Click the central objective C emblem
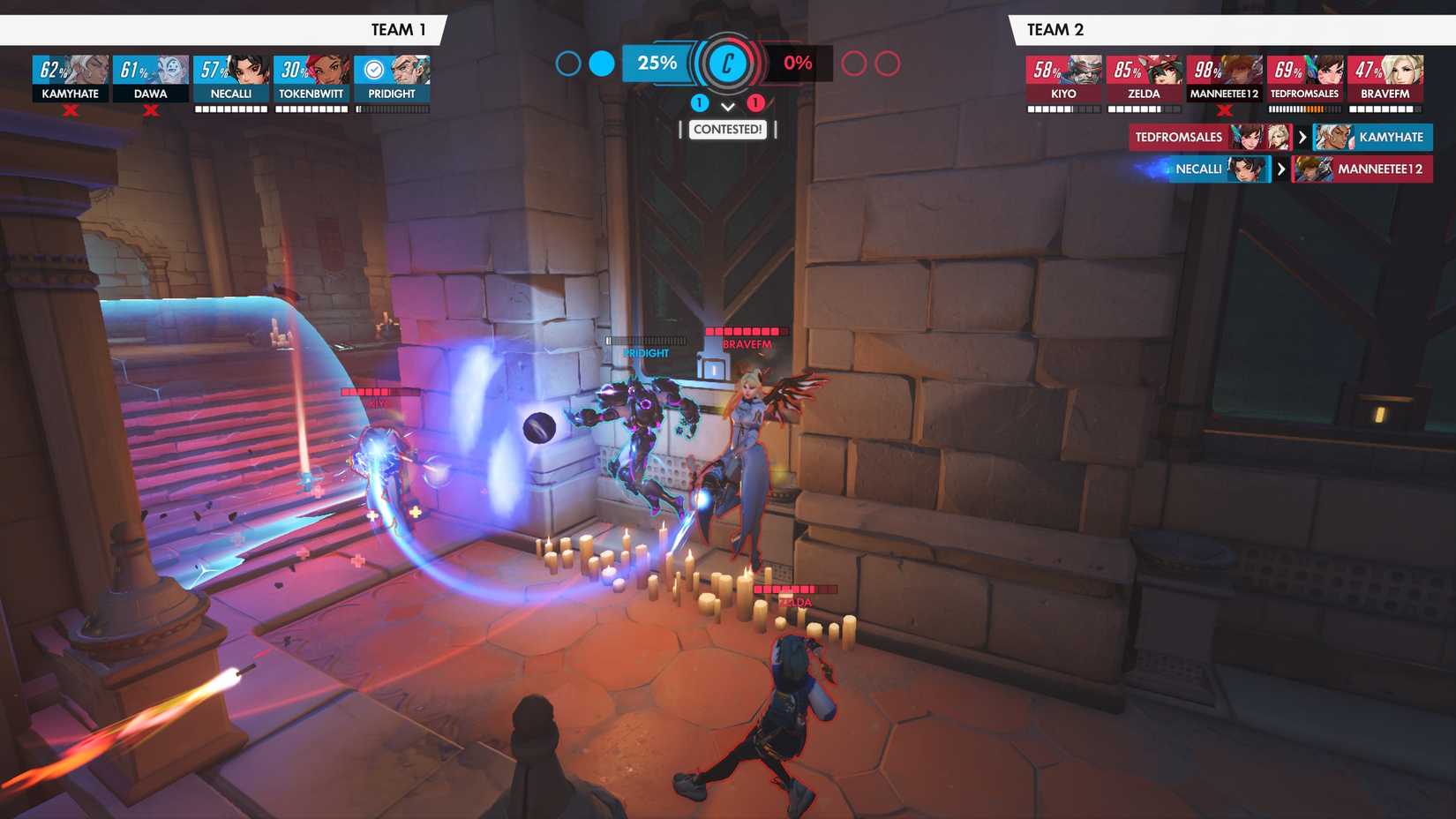1456x819 pixels. pyautogui.click(x=727, y=64)
